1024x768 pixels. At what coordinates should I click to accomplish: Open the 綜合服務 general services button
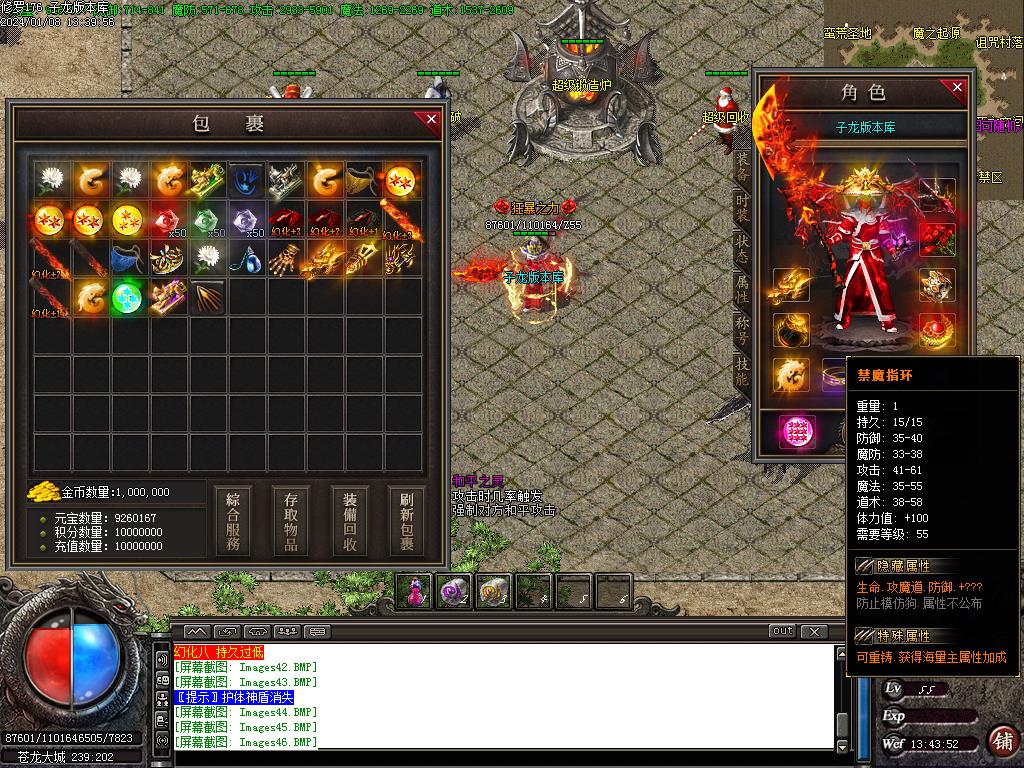[233, 521]
